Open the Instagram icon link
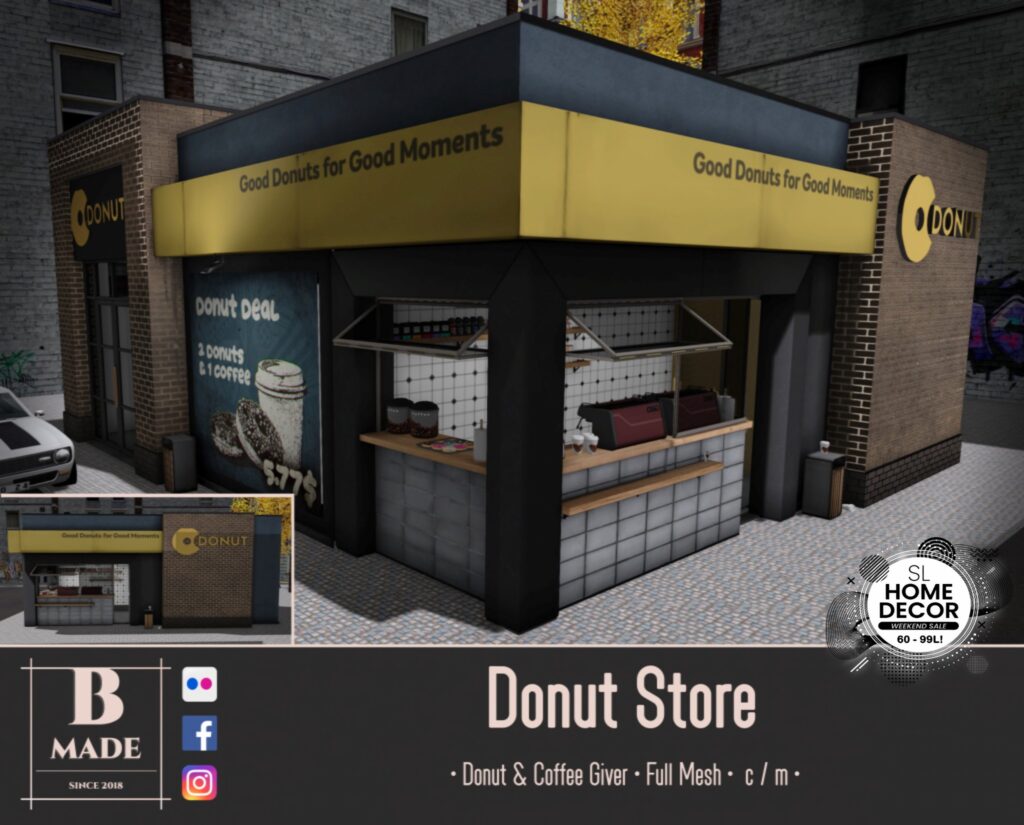 [199, 782]
